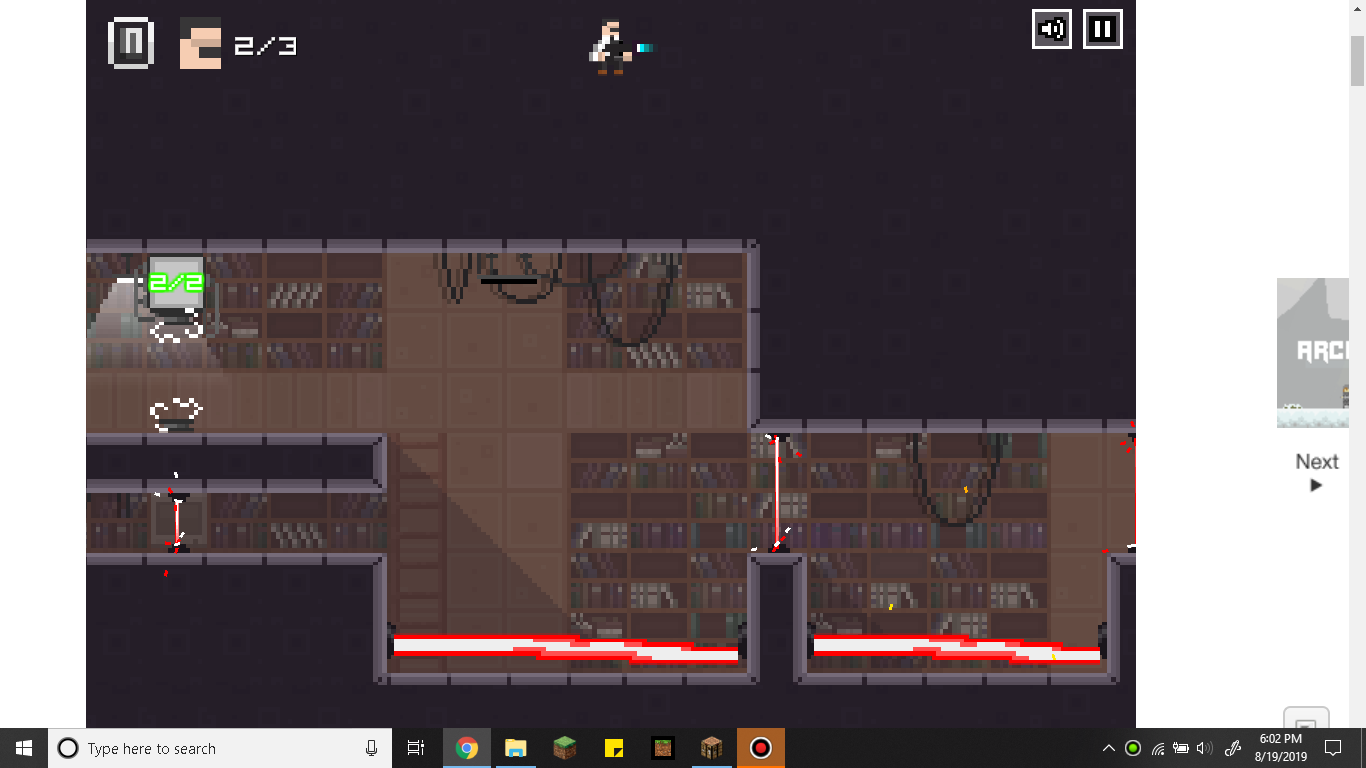The image size is (1366, 768).
Task: Click the player head lives icon showing 2/3
Action: [198, 44]
